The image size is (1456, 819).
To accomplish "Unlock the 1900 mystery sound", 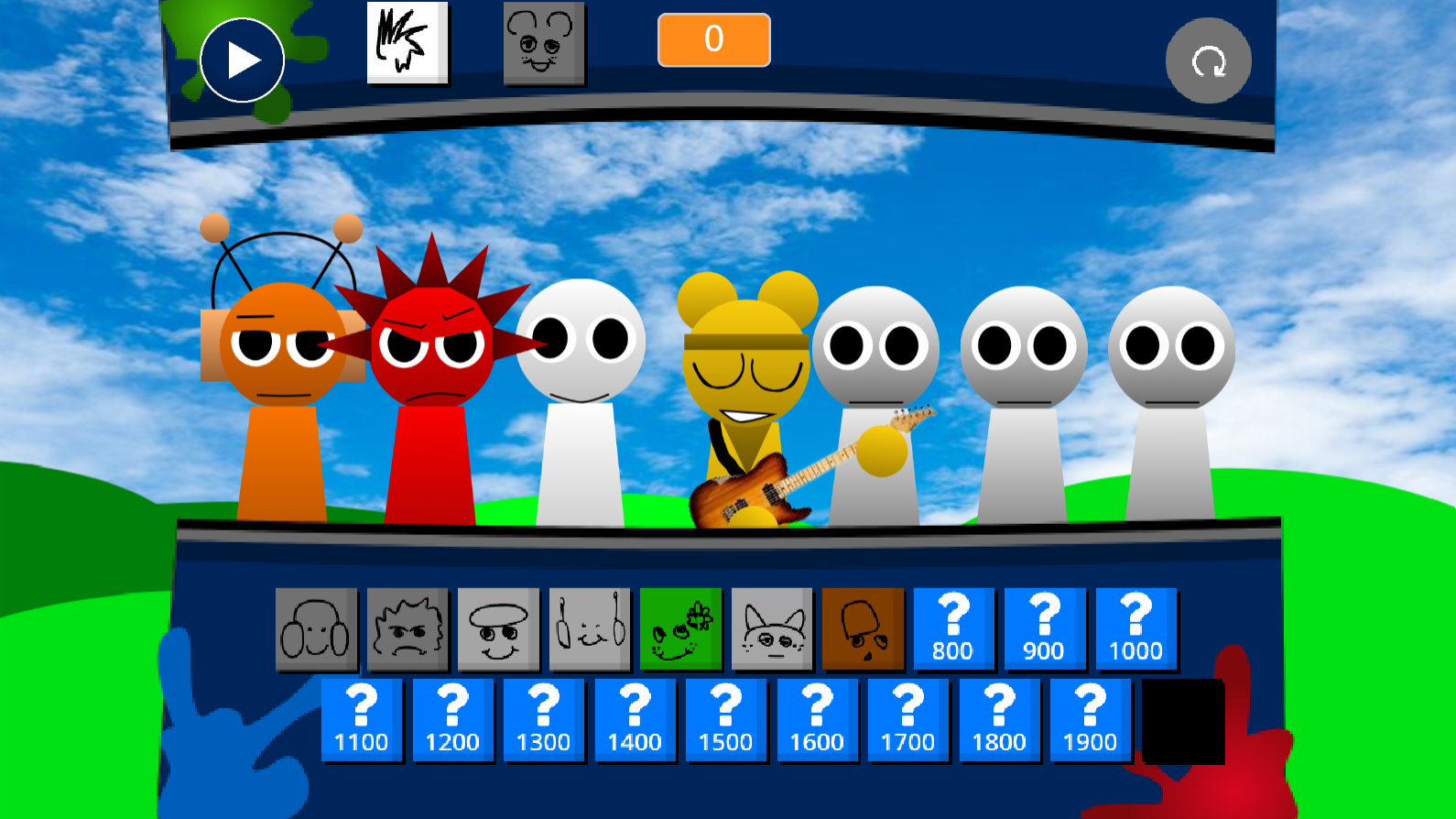I will [x=1090, y=720].
